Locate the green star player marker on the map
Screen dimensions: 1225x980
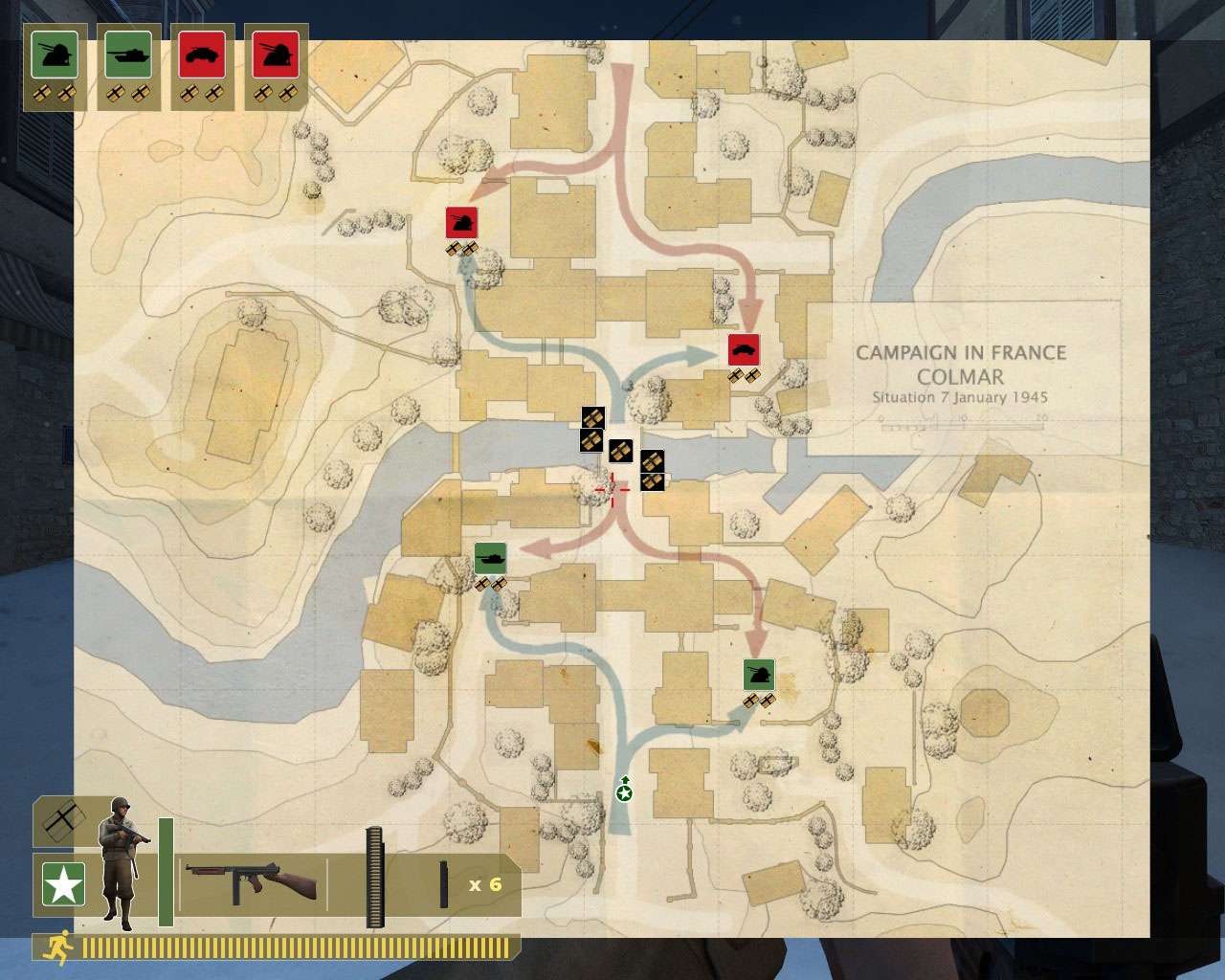(624, 791)
